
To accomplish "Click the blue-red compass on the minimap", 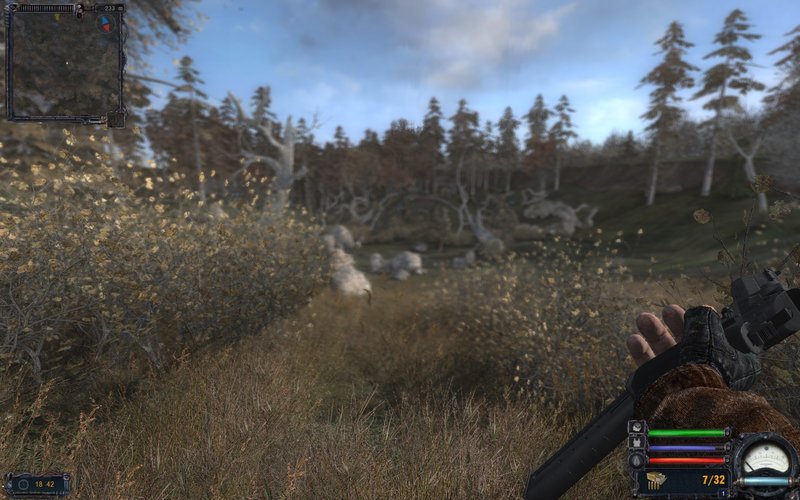I will [x=107, y=21].
